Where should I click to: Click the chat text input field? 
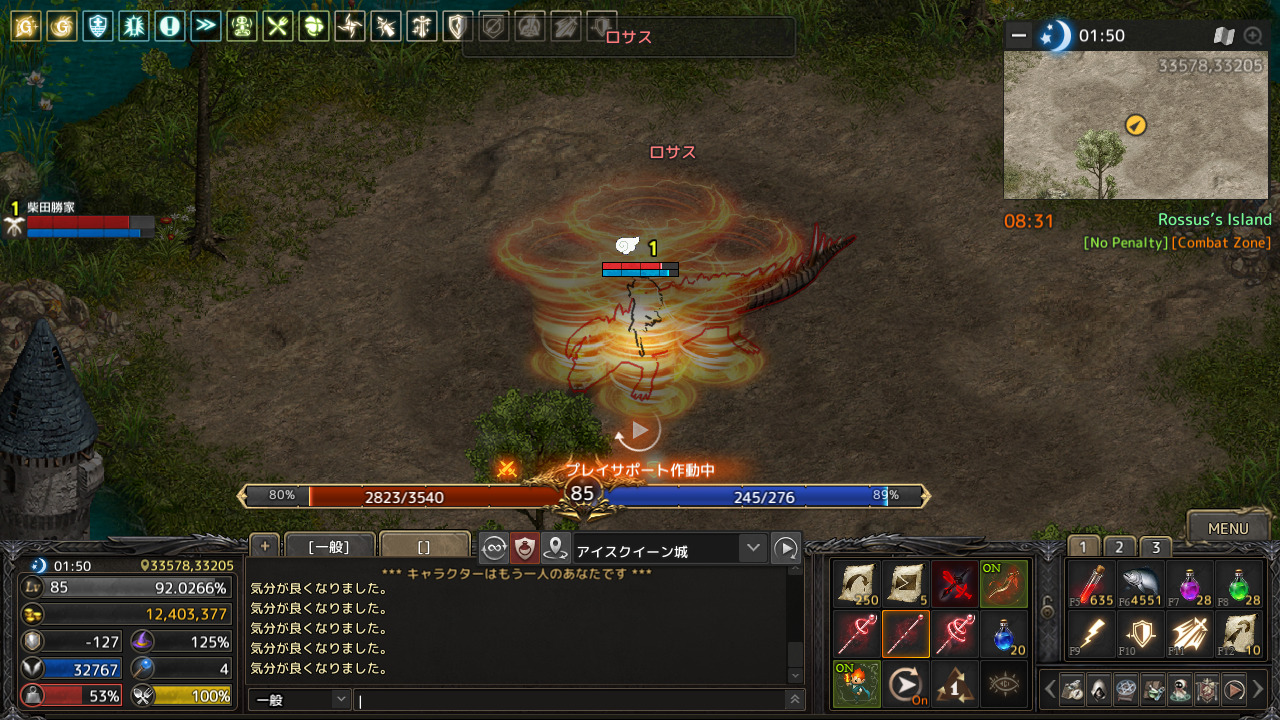click(x=570, y=701)
